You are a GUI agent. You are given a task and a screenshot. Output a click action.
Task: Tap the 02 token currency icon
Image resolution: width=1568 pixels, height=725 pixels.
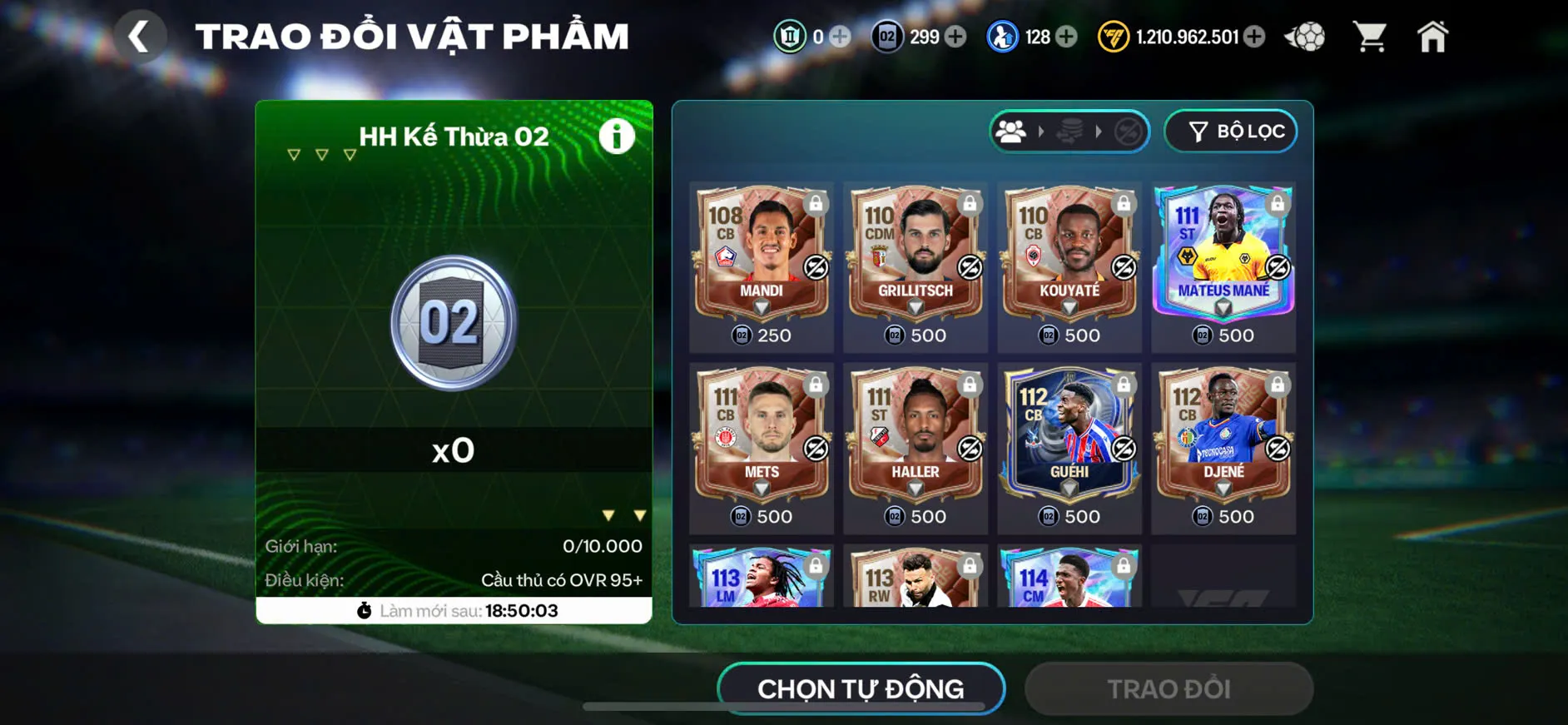(886, 37)
